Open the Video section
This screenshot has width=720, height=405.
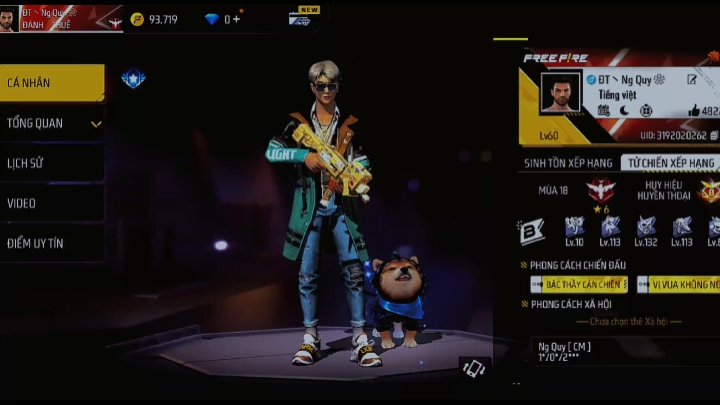[x=52, y=203]
